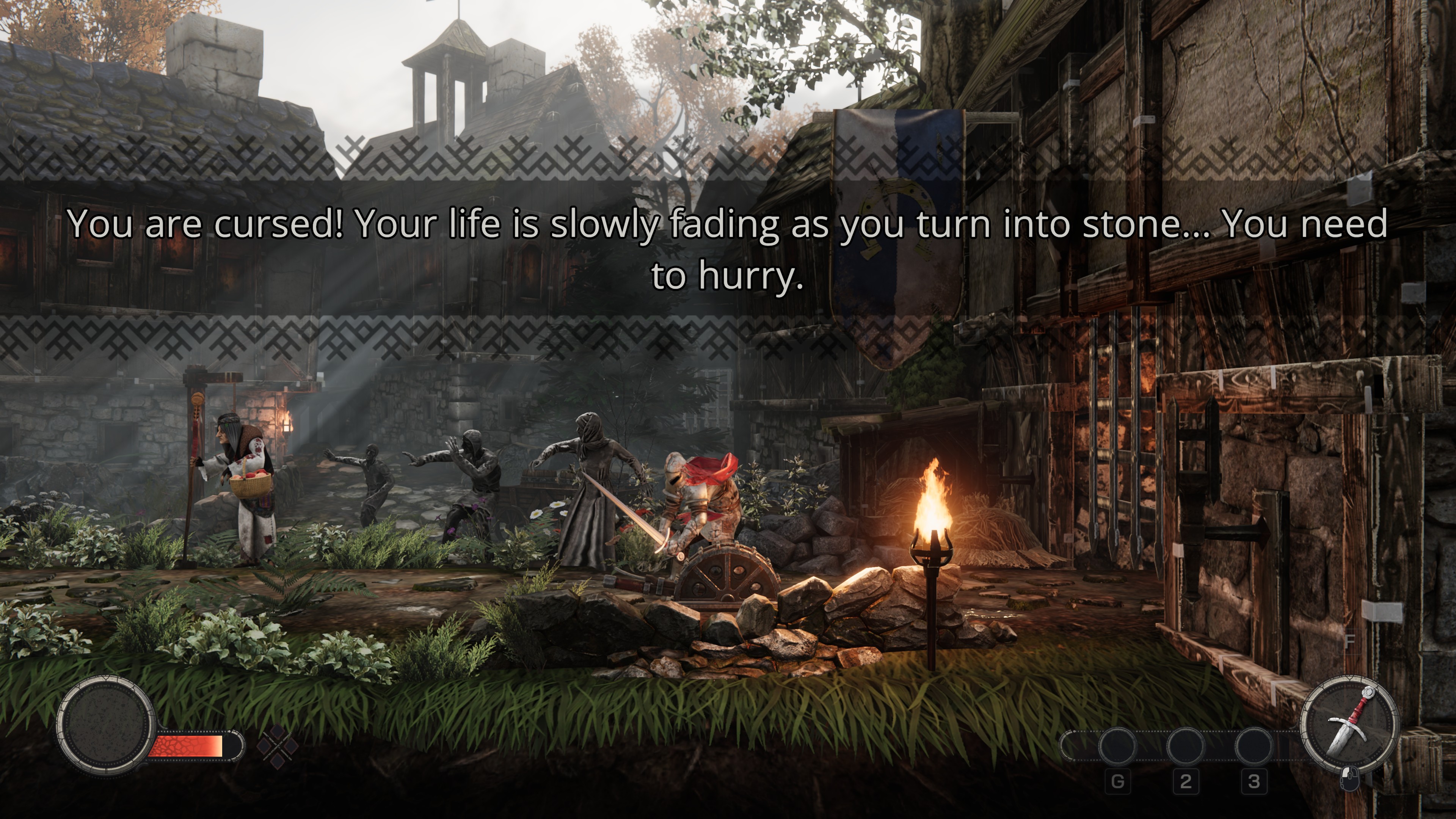Screen dimensions: 1456x819
Task: Click the empty quick slot above G
Action: (1117, 745)
